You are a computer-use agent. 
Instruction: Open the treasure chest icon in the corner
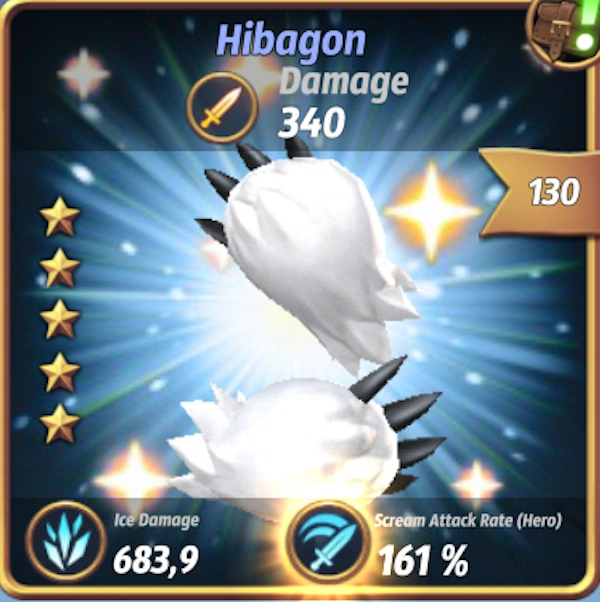tap(566, 32)
